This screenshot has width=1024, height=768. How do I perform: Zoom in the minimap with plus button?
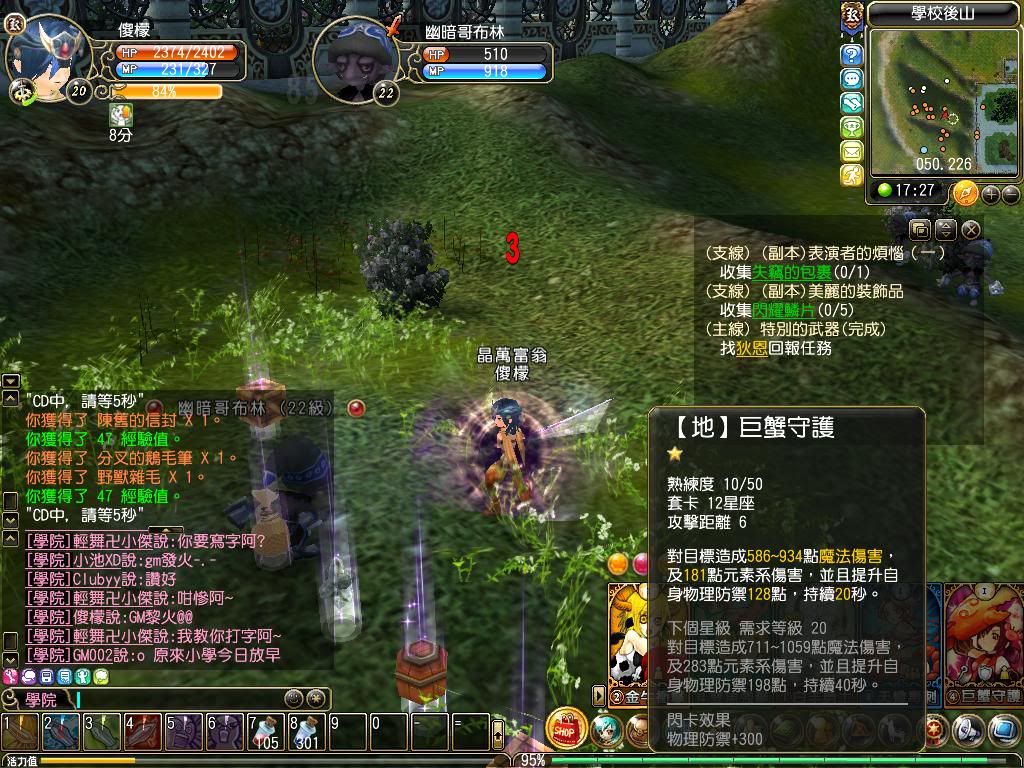coord(991,194)
